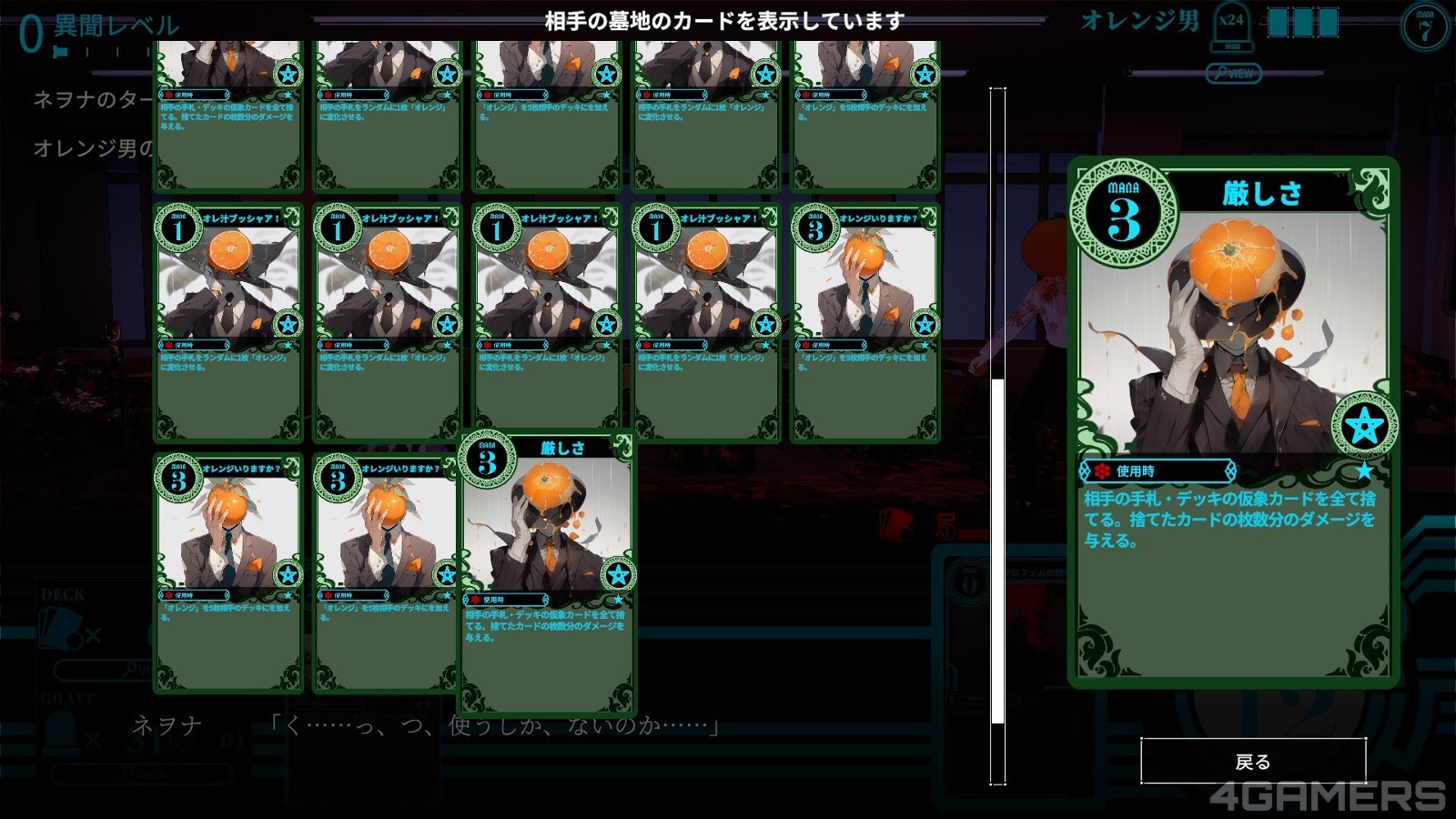
Task: Click the graveyard list scrollbar handle
Action: tap(998, 551)
